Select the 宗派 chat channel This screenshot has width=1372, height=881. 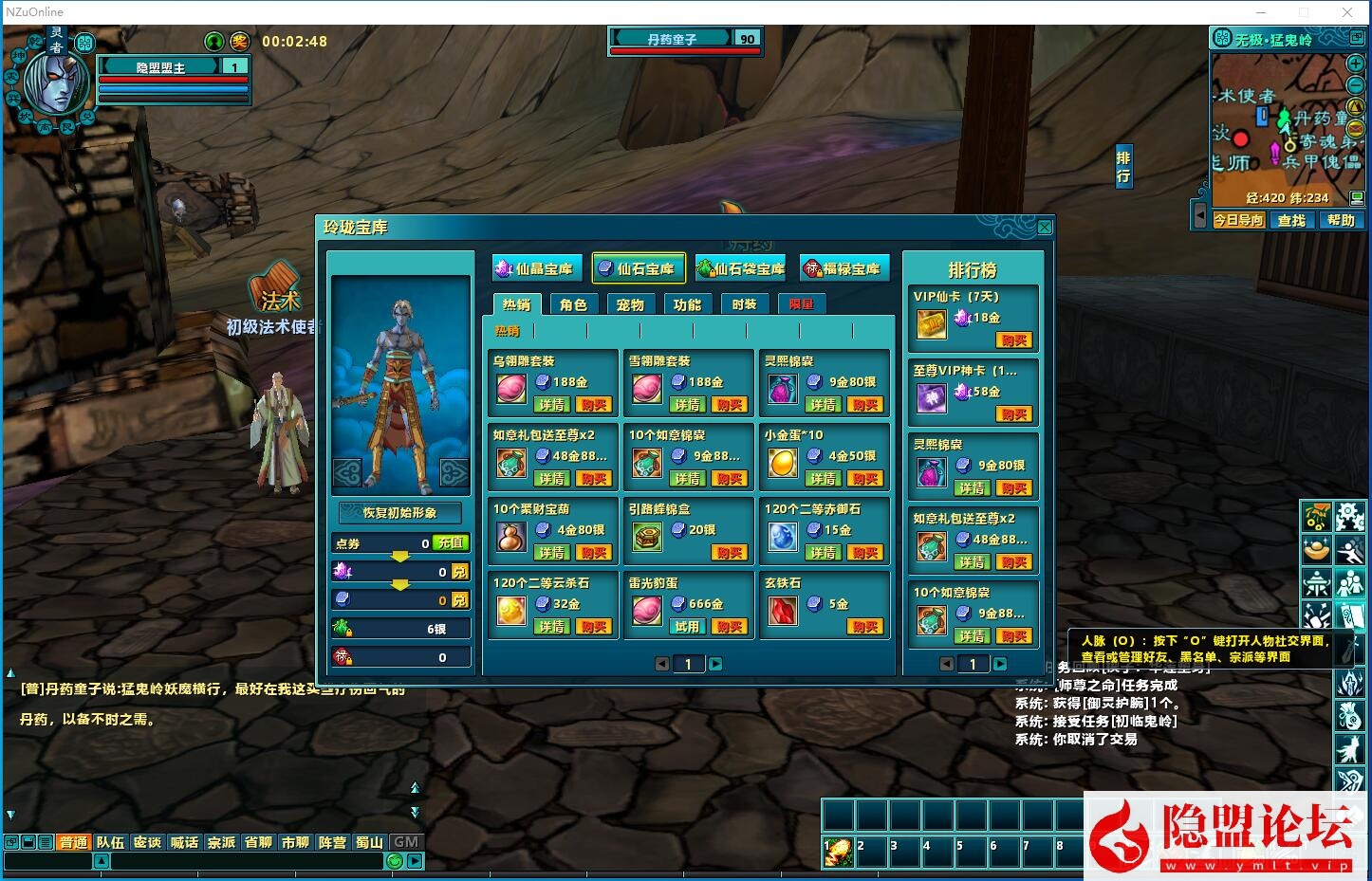click(221, 842)
